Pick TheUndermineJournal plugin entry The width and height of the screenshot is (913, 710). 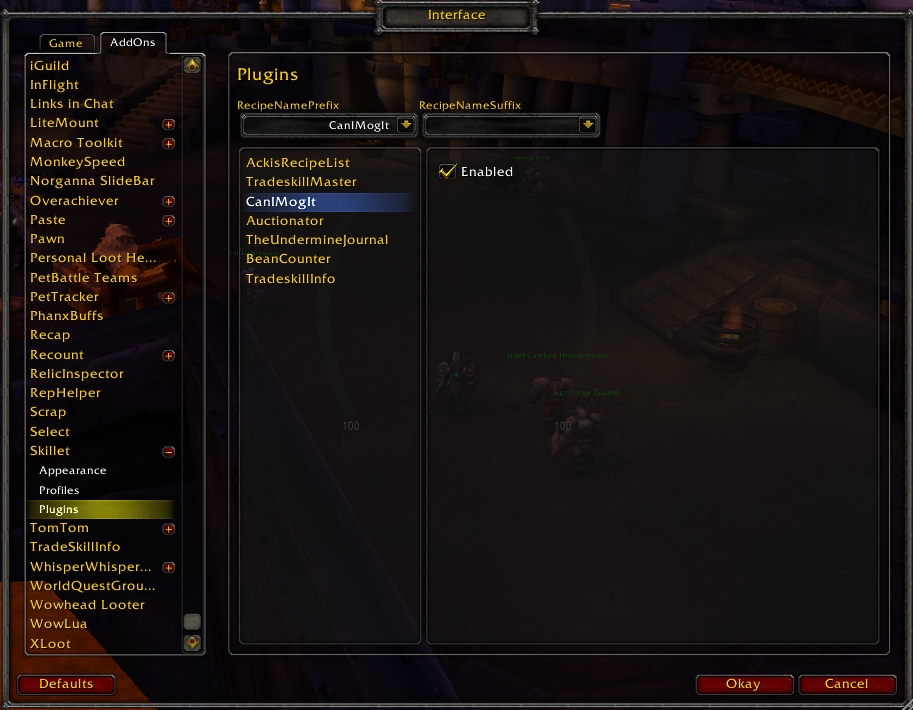(x=317, y=240)
